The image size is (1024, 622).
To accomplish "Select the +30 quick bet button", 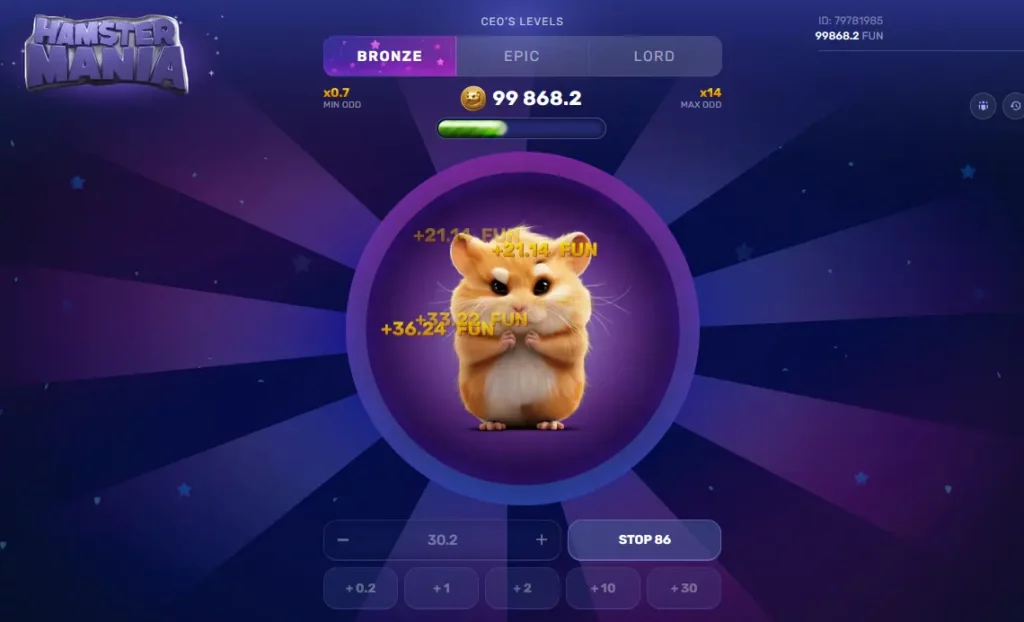I will point(684,588).
